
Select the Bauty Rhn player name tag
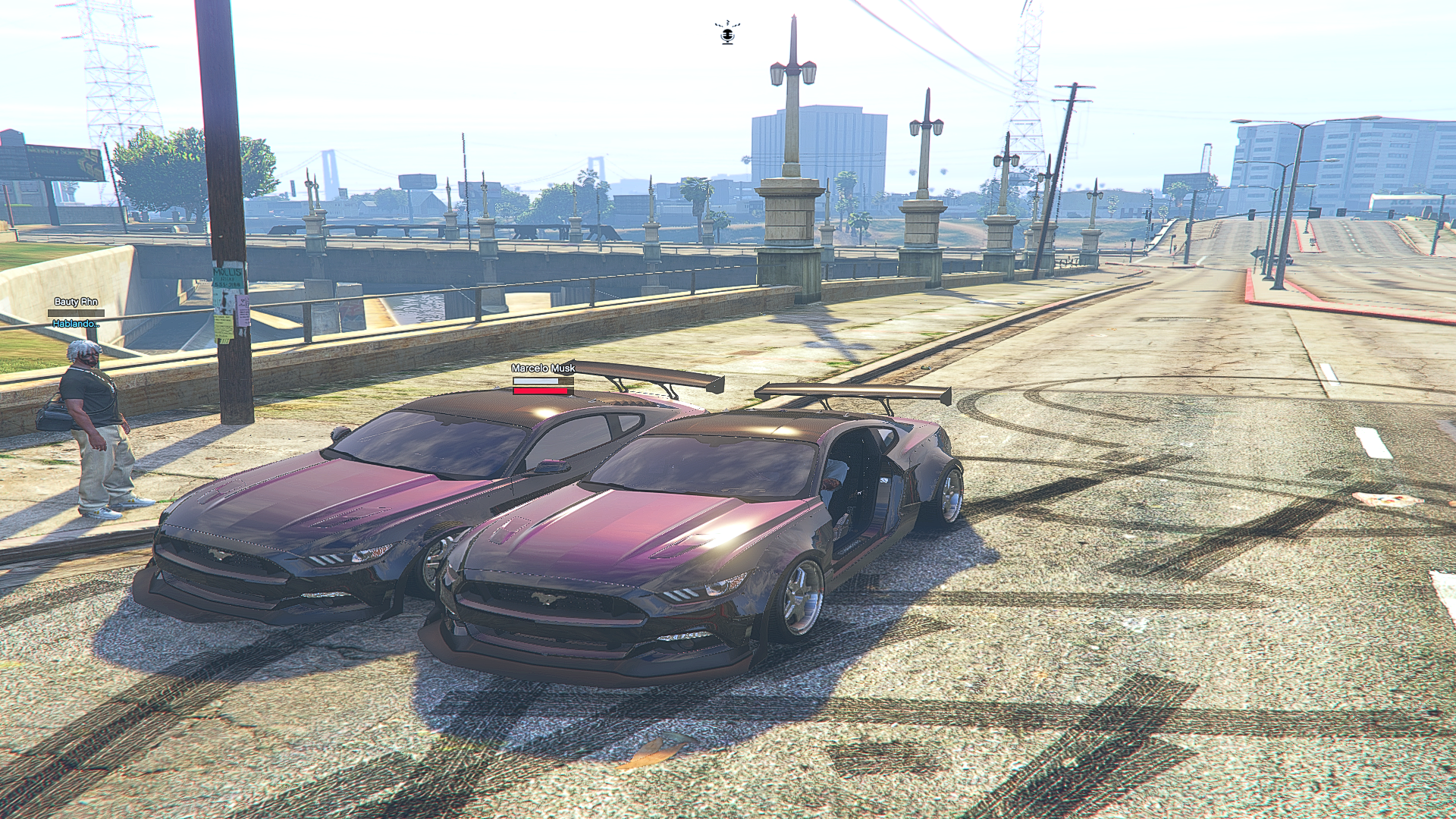click(76, 302)
